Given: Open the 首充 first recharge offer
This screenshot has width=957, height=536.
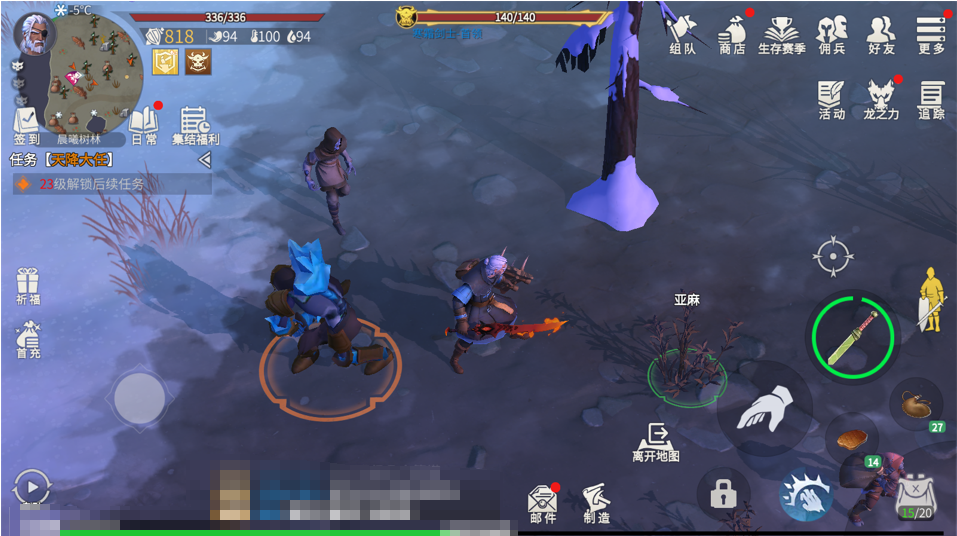Looking at the screenshot, I should [28, 340].
